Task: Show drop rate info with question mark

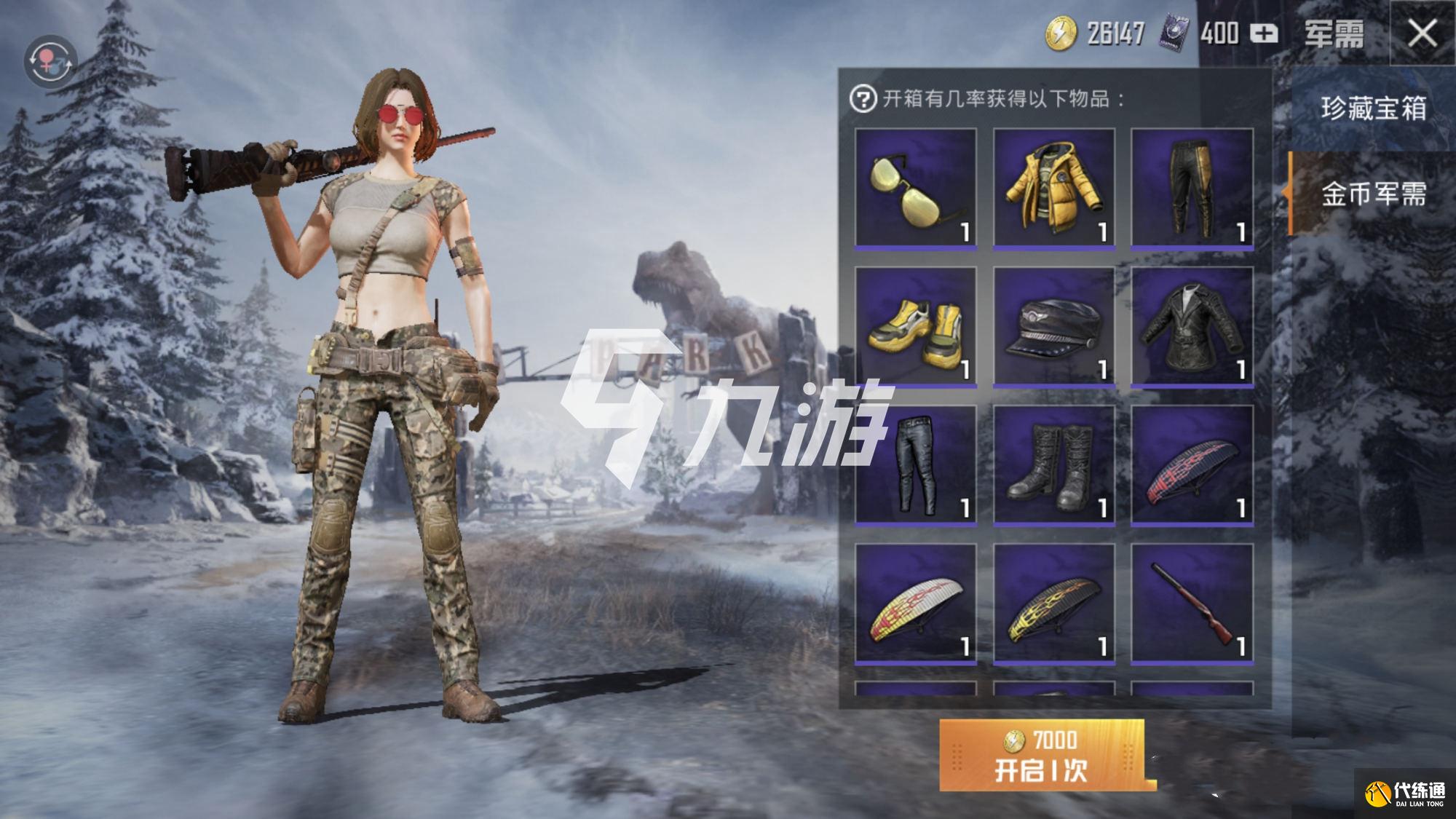Action: 863,98
